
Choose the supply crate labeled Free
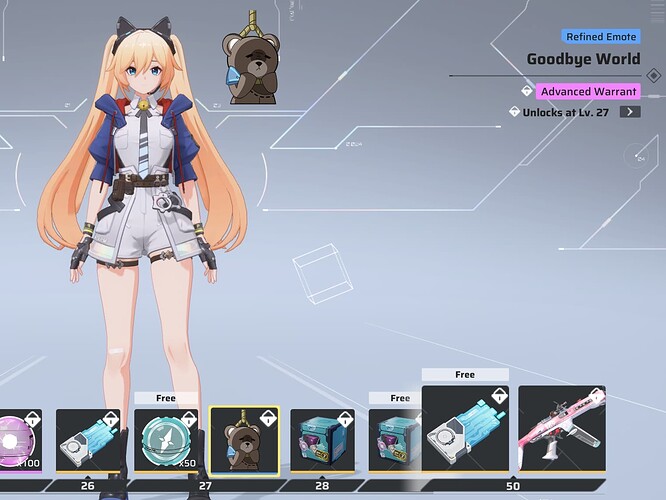tap(395, 439)
